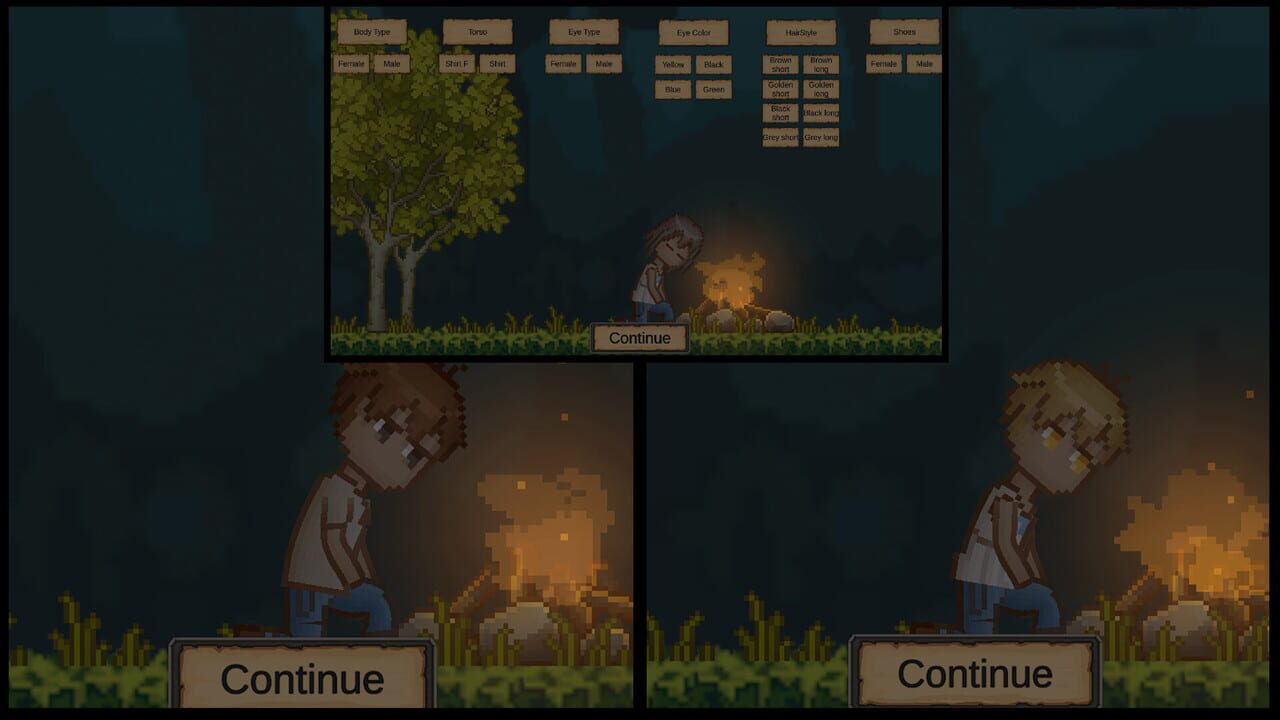Screen dimensions: 1280x720
Task: Choose the Golden short hairstyle
Action: (x=780, y=89)
